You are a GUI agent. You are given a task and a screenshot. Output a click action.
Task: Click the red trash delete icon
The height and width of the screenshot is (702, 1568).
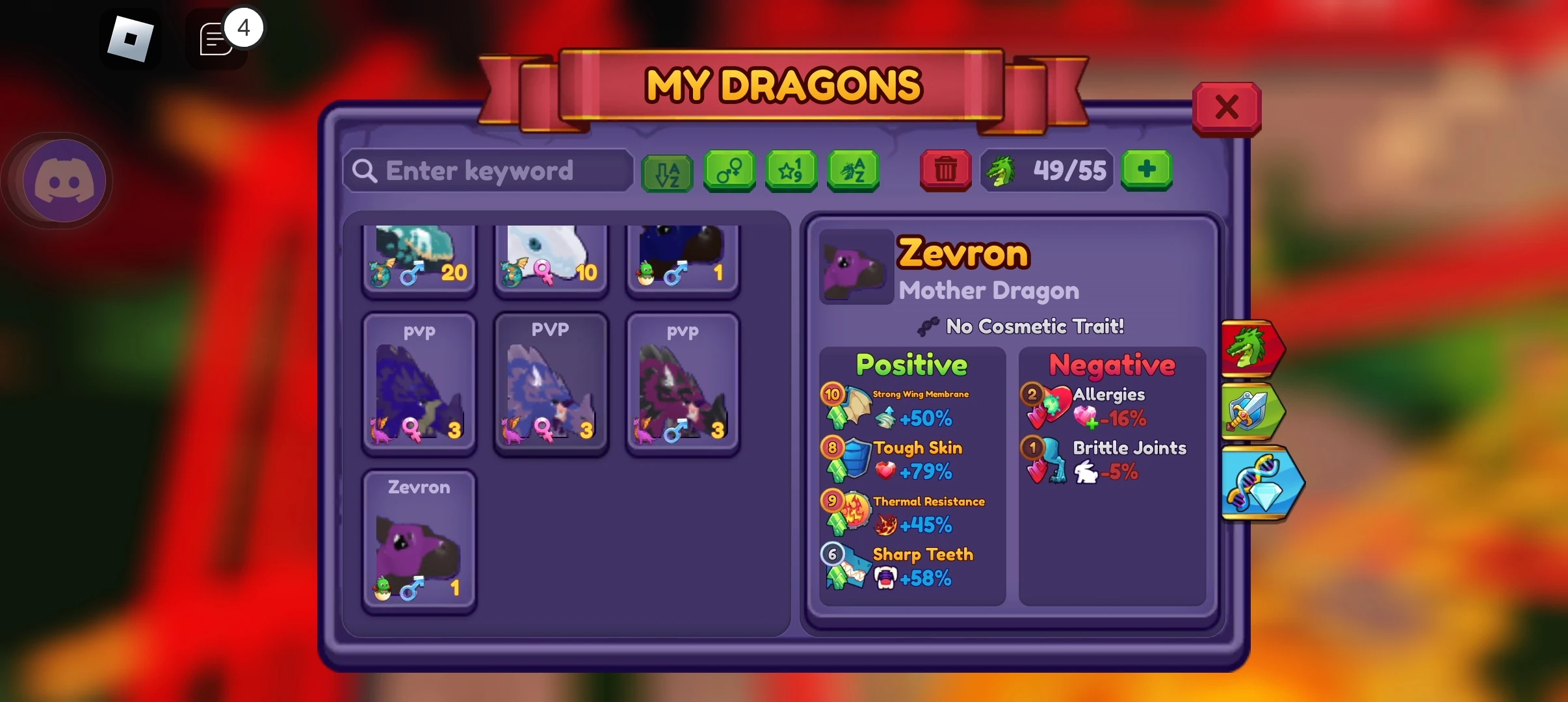pyautogui.click(x=945, y=170)
